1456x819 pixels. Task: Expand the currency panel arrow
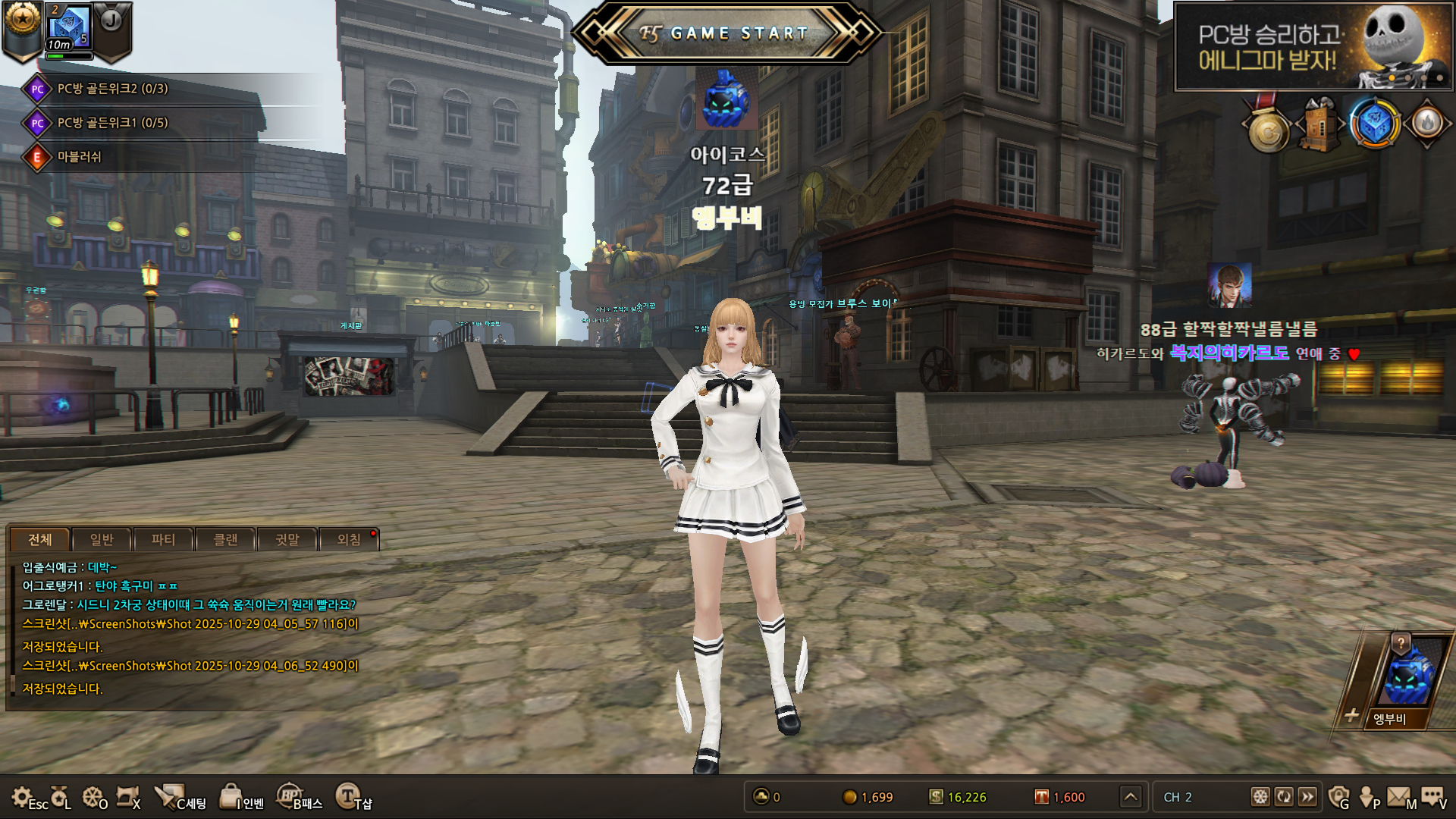[x=1131, y=797]
